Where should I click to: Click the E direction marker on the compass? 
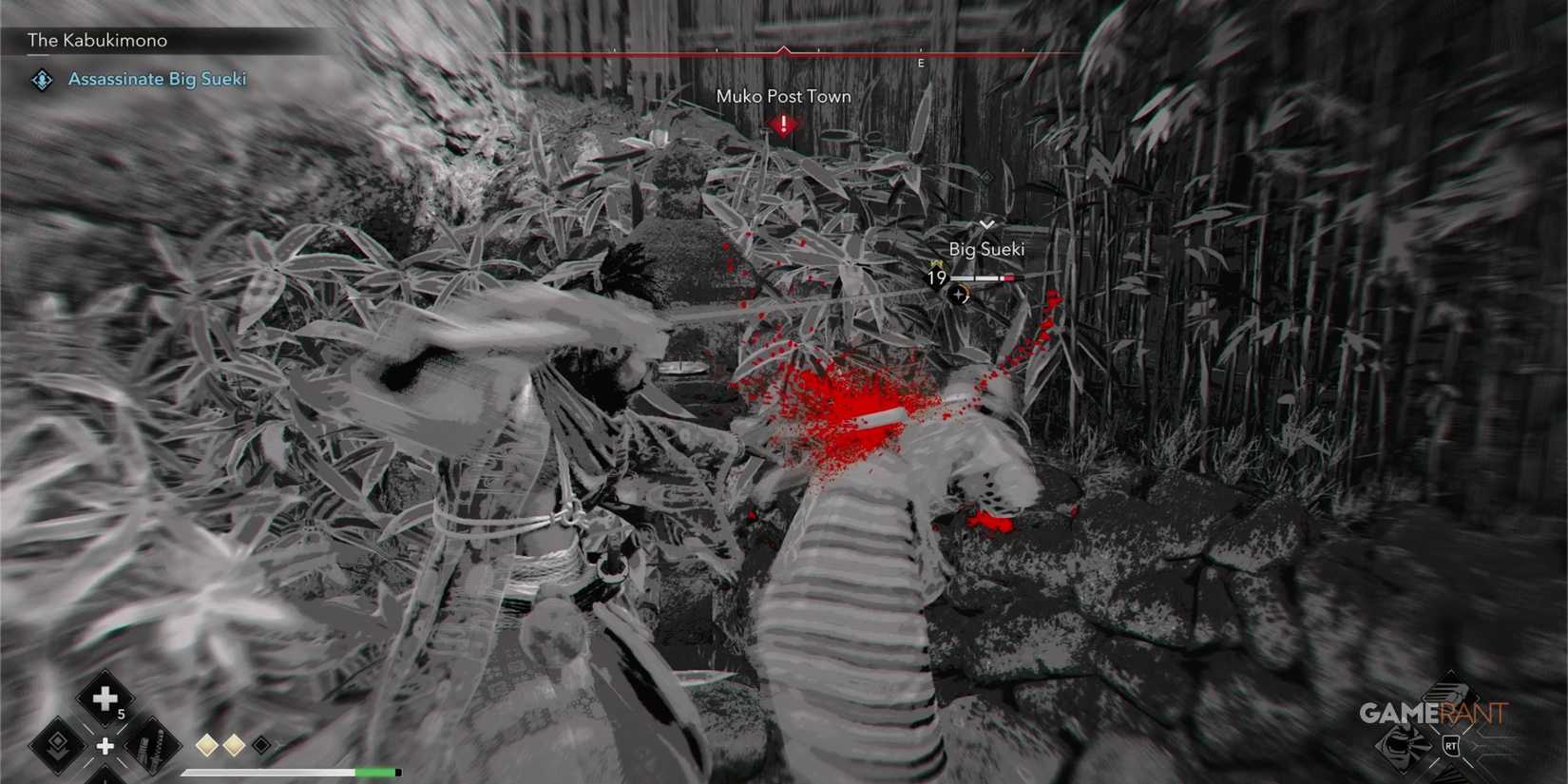[x=920, y=63]
